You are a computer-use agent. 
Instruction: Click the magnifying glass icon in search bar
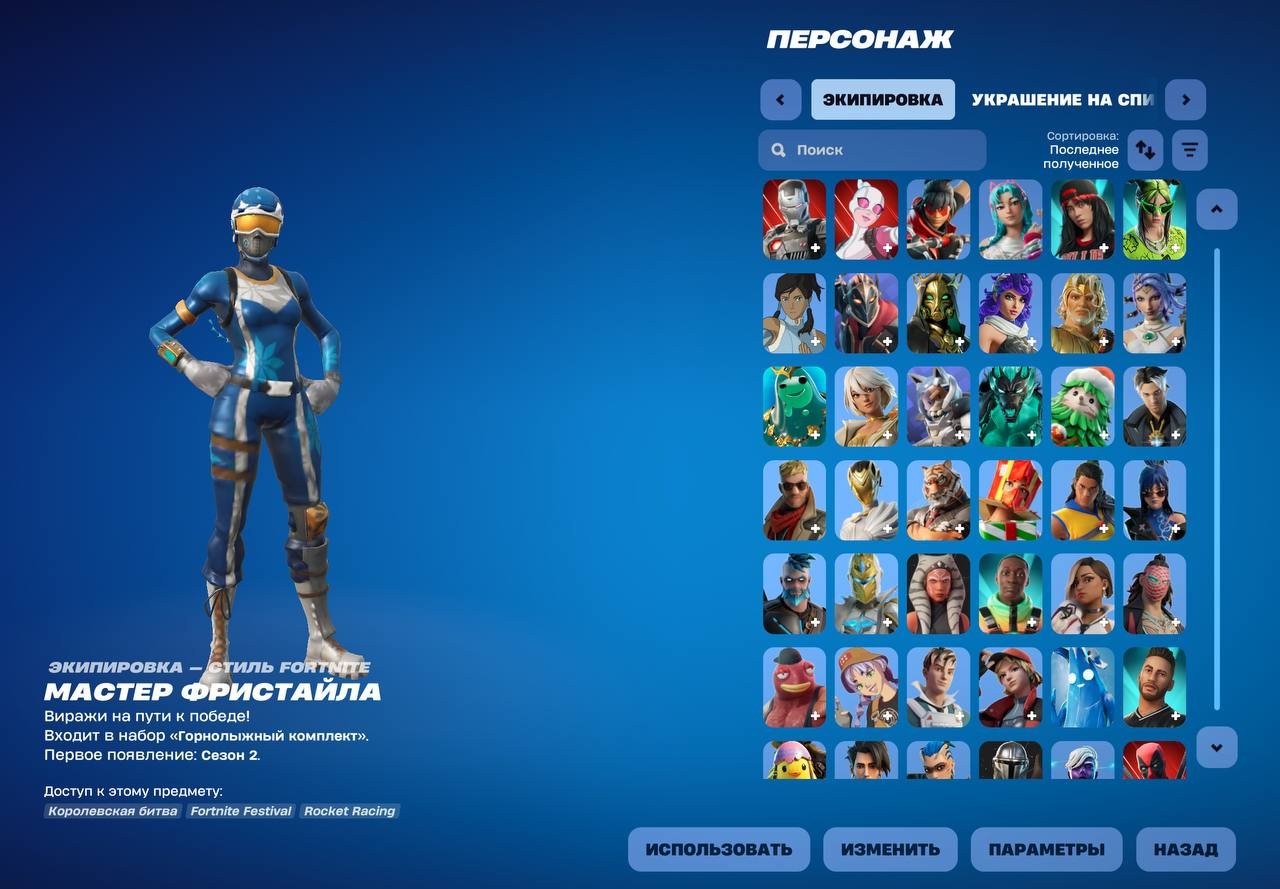(778, 149)
